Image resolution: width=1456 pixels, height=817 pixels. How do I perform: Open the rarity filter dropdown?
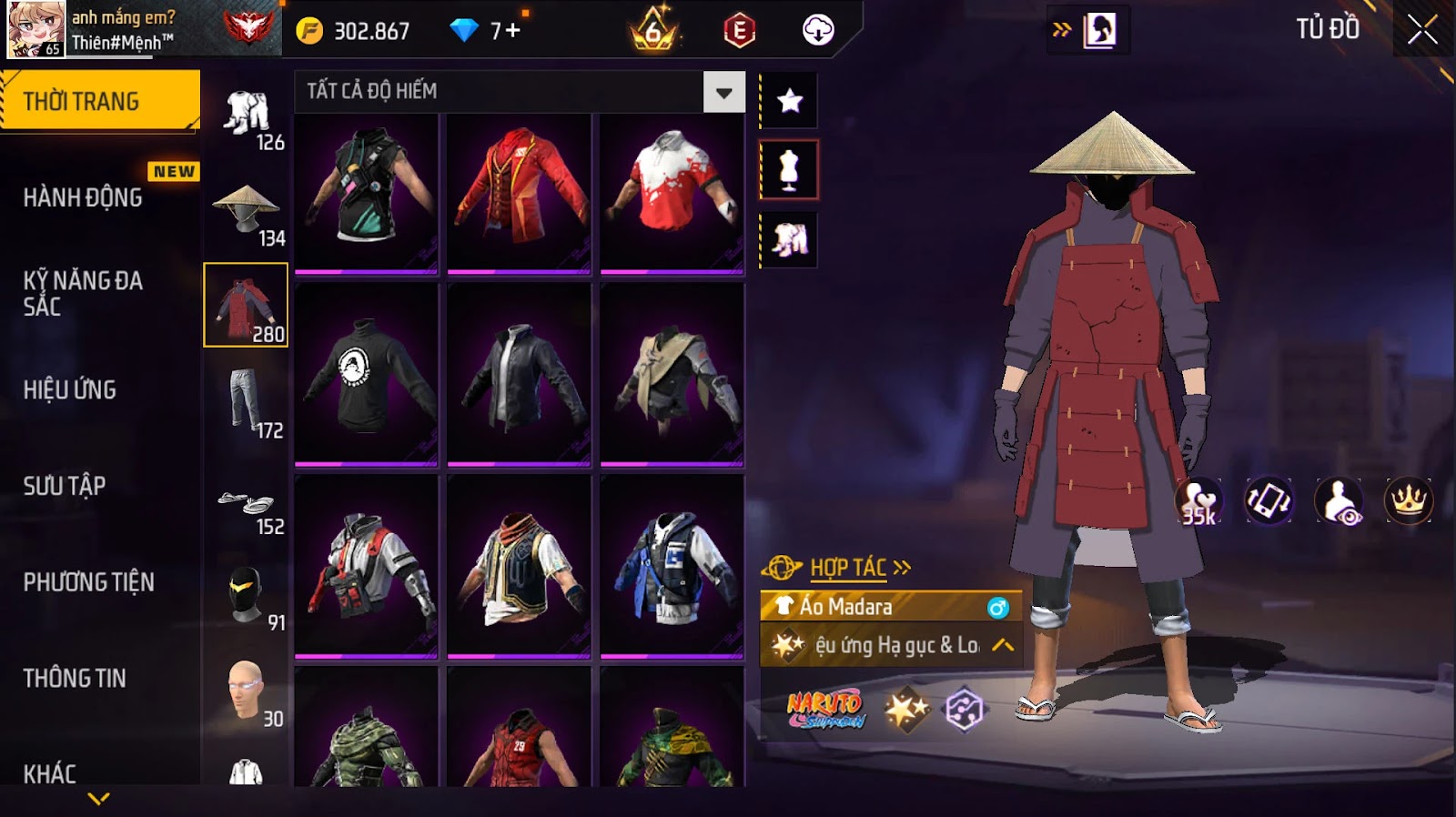(723, 92)
